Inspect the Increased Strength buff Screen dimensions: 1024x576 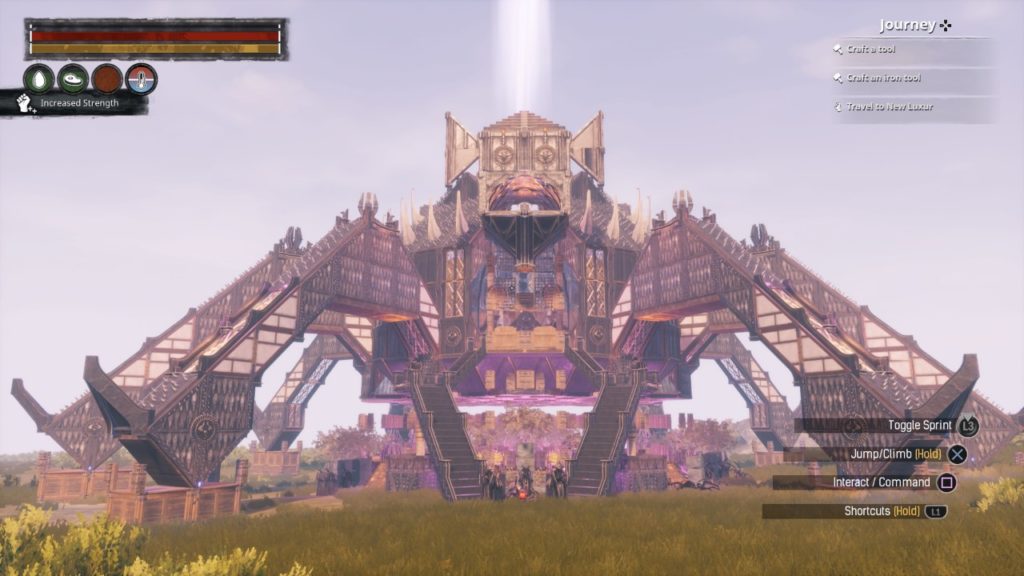click(78, 103)
